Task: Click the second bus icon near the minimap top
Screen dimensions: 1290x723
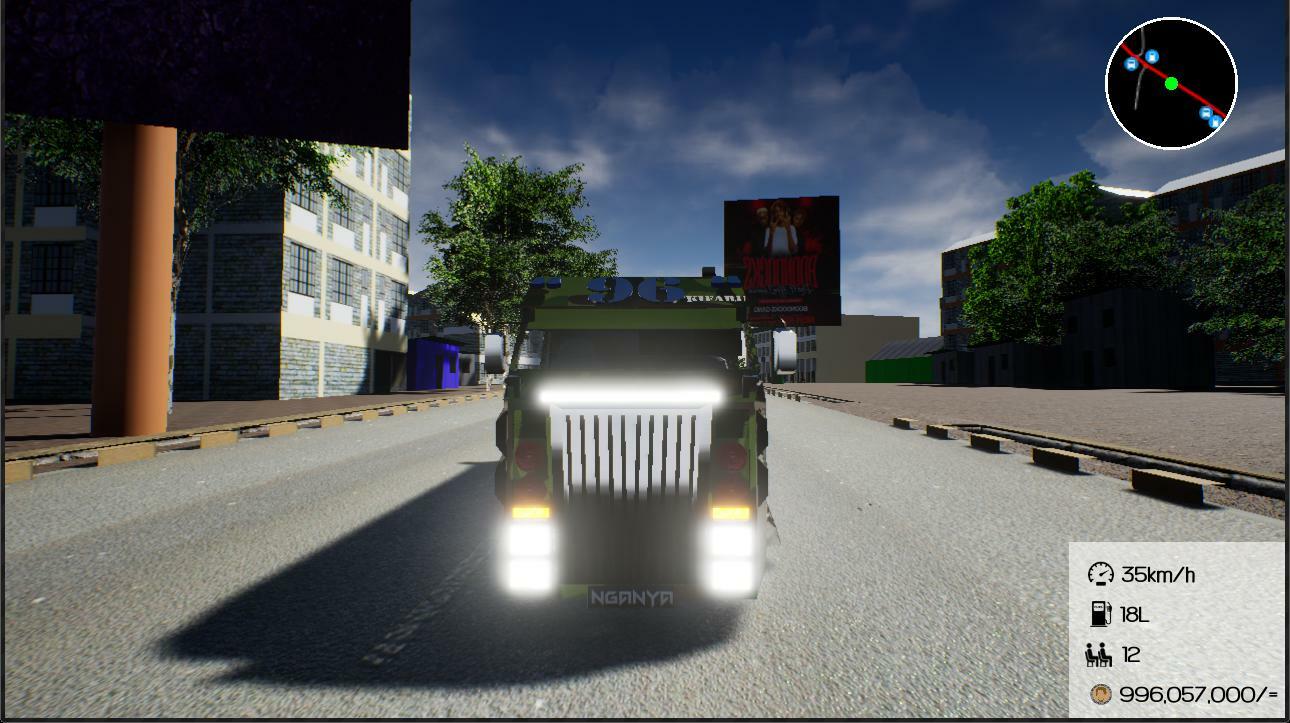Action: click(x=1151, y=56)
